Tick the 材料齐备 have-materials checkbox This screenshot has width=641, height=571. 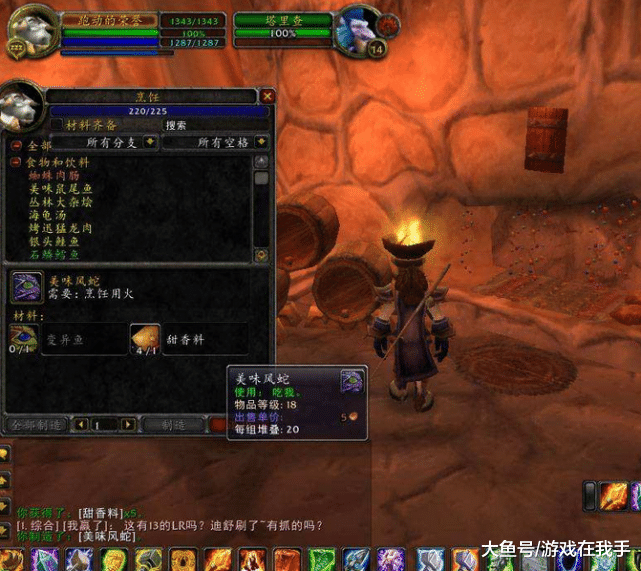(x=56, y=126)
